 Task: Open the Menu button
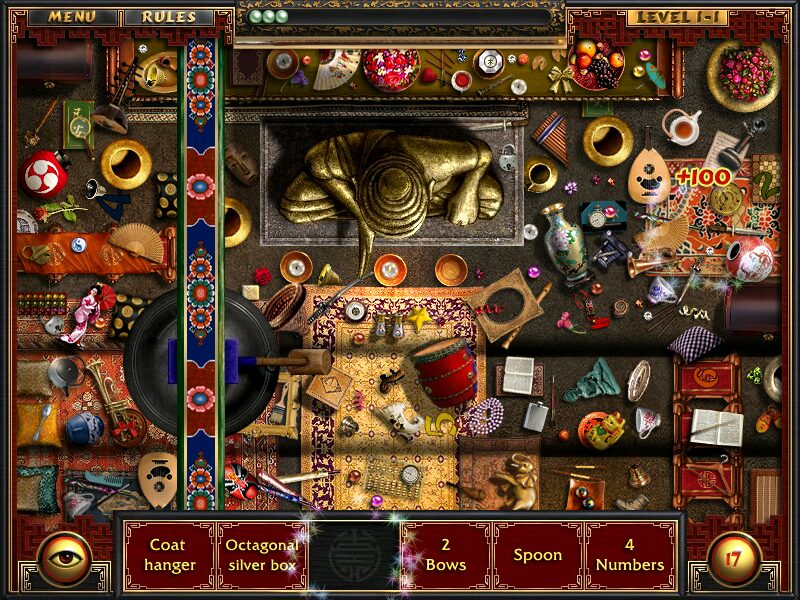coord(72,17)
